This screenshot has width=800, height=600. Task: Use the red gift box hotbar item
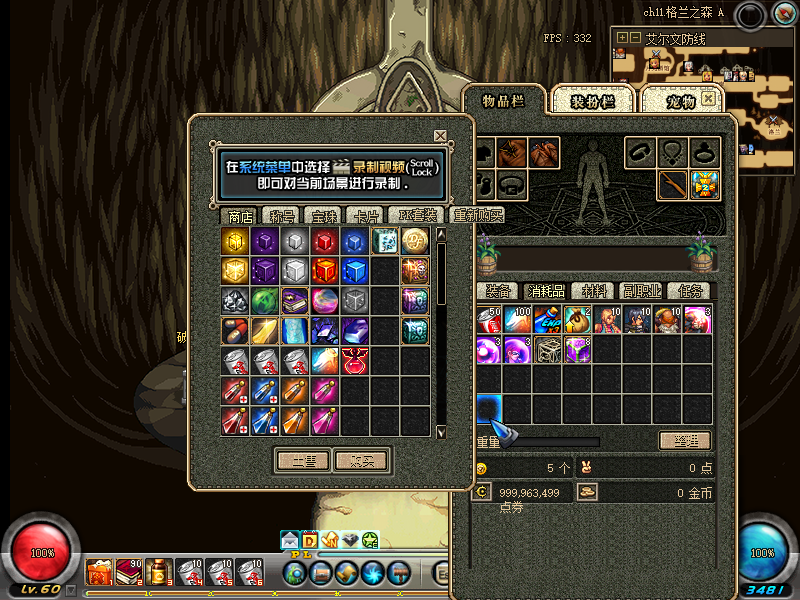pyautogui.click(x=100, y=573)
